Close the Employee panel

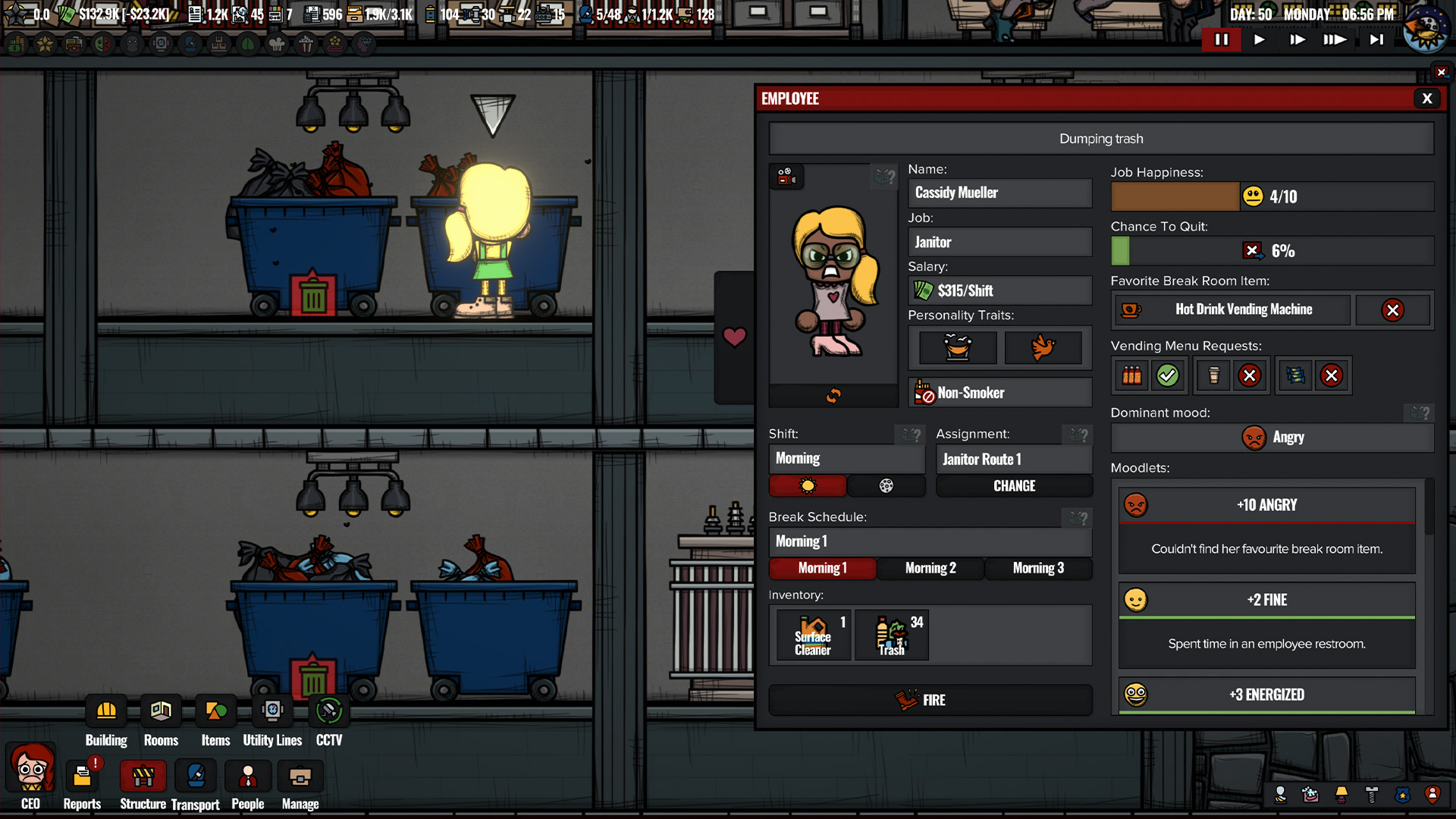(1426, 99)
